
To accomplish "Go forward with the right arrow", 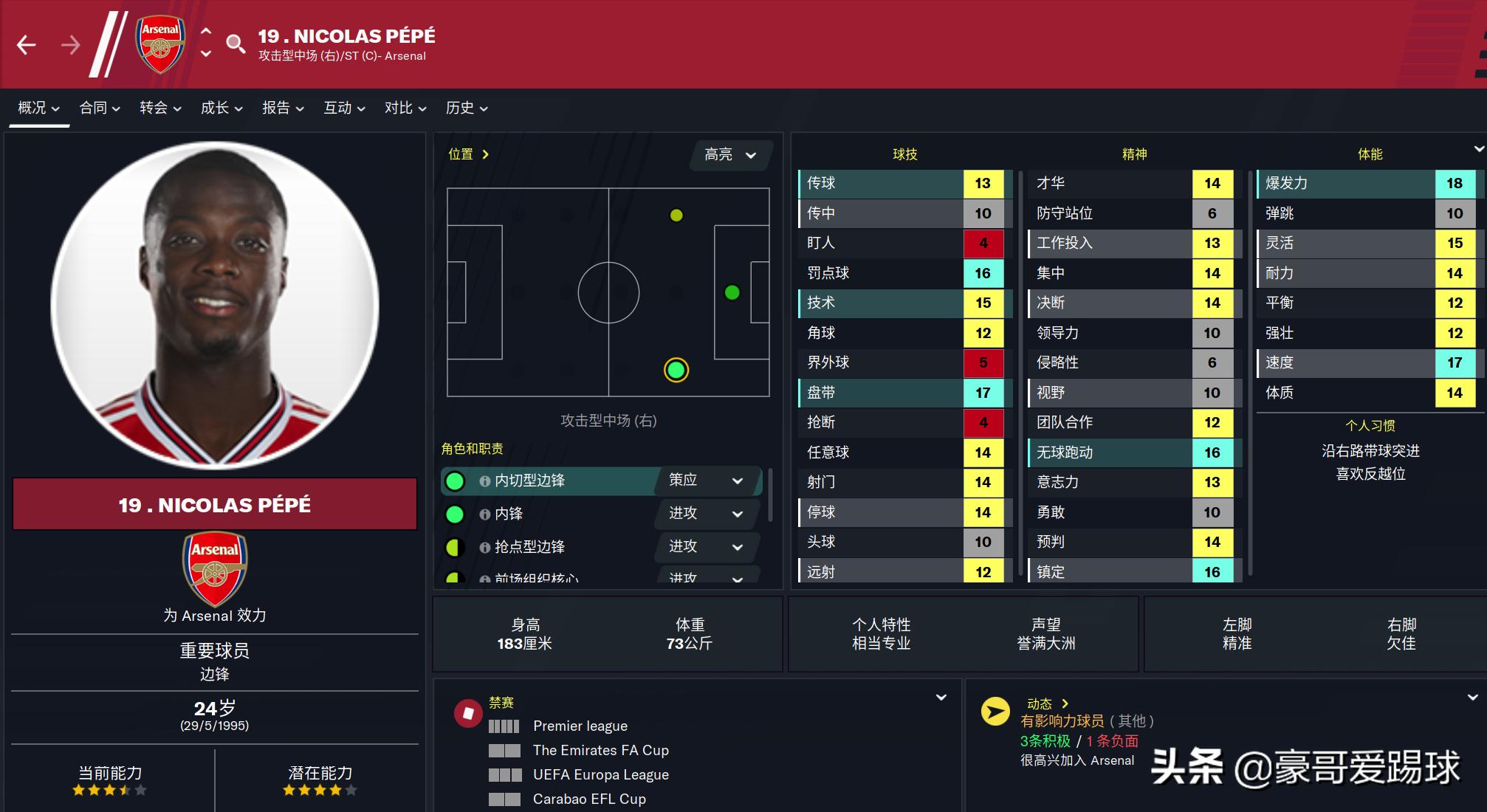I will [71, 46].
